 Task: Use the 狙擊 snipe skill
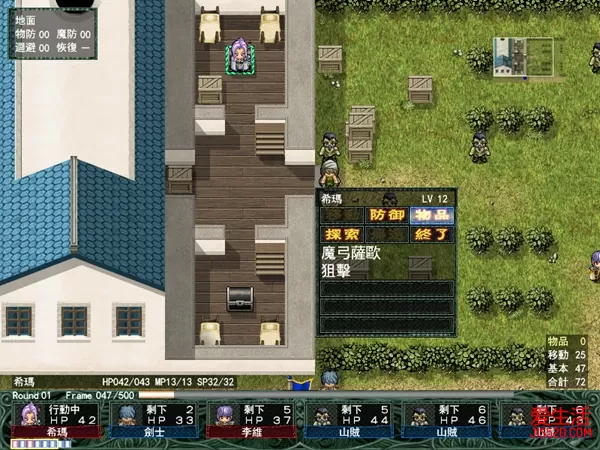pyautogui.click(x=338, y=270)
